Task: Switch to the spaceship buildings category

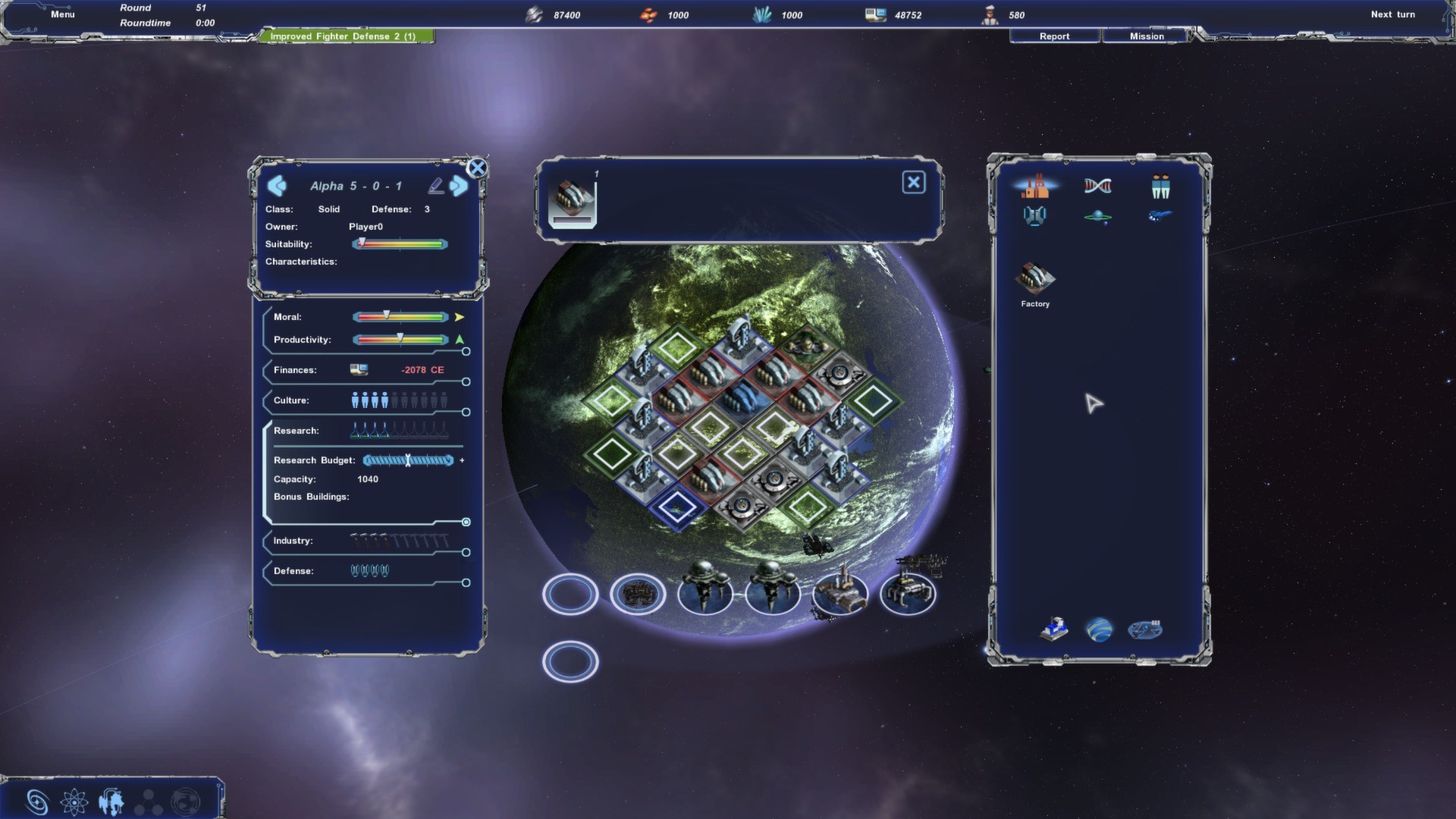Action: 1159,216
